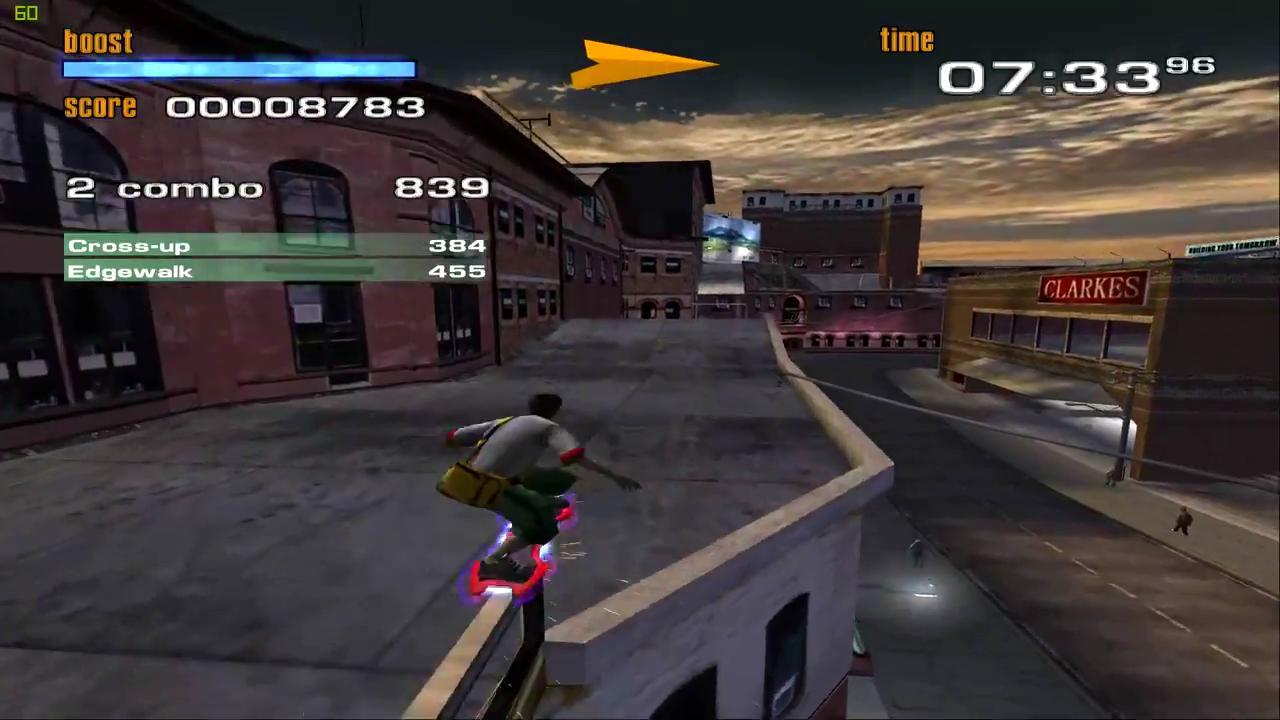Select the boost meter label
The width and height of the screenshot is (1280, 720).
(97, 40)
